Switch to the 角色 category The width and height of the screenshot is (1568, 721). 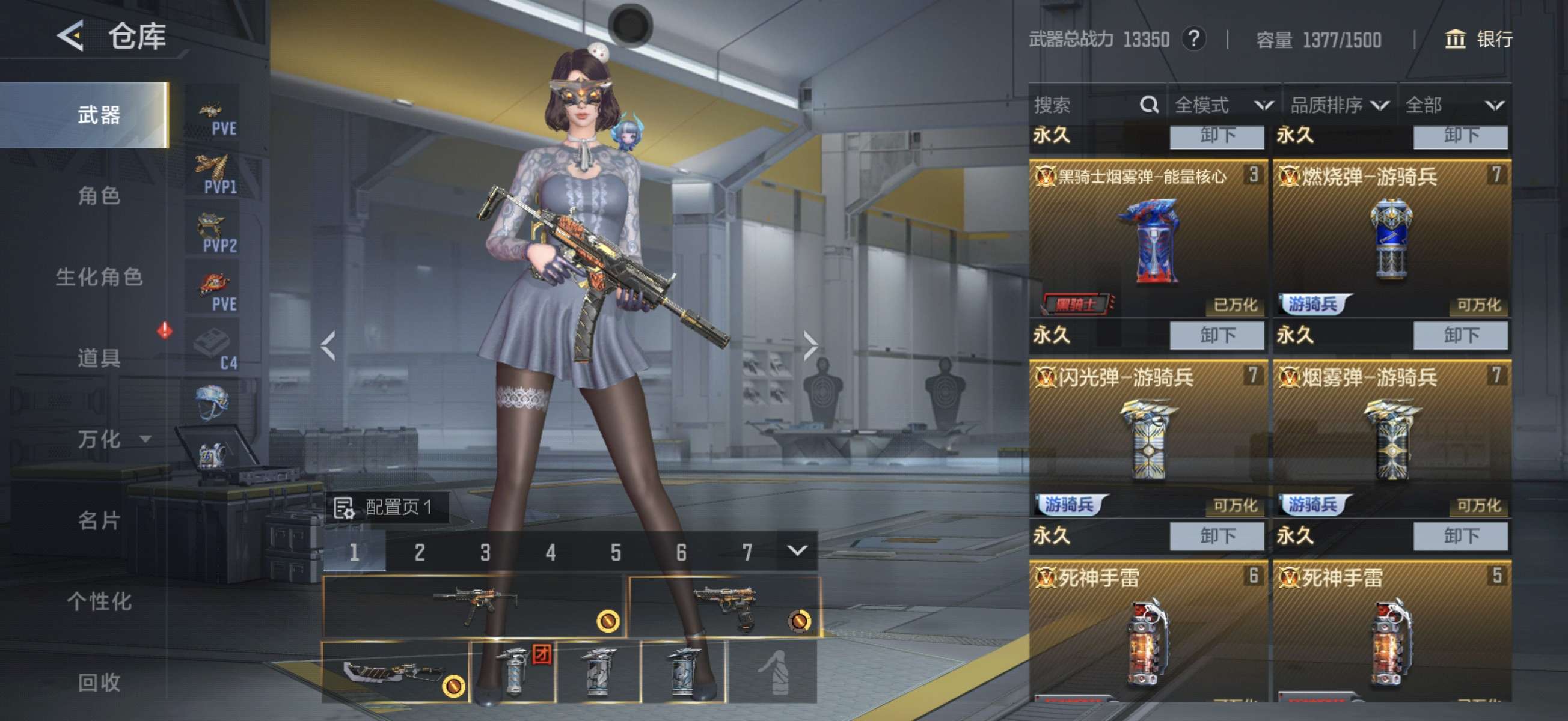coord(99,196)
